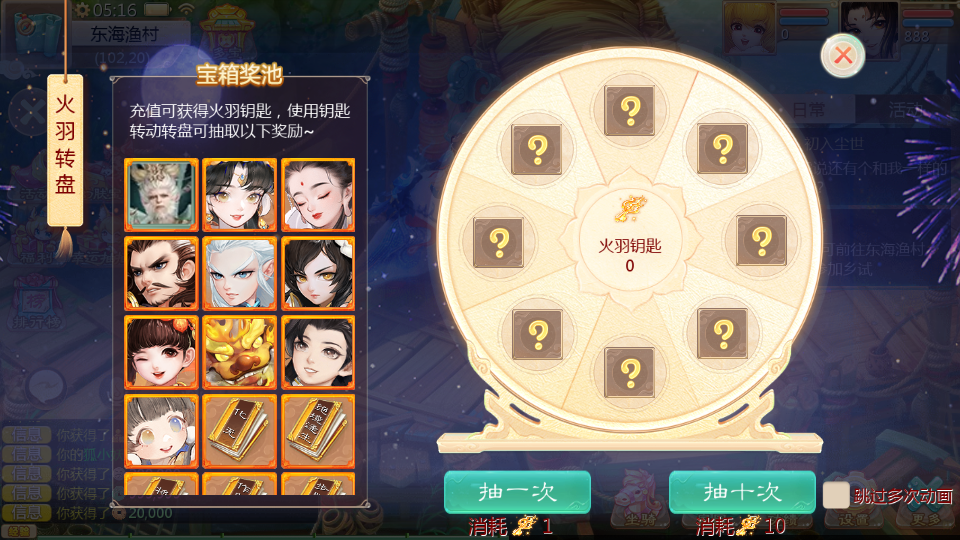The image size is (960, 540).
Task: Select the top mystery box on wheel
Action: point(630,110)
